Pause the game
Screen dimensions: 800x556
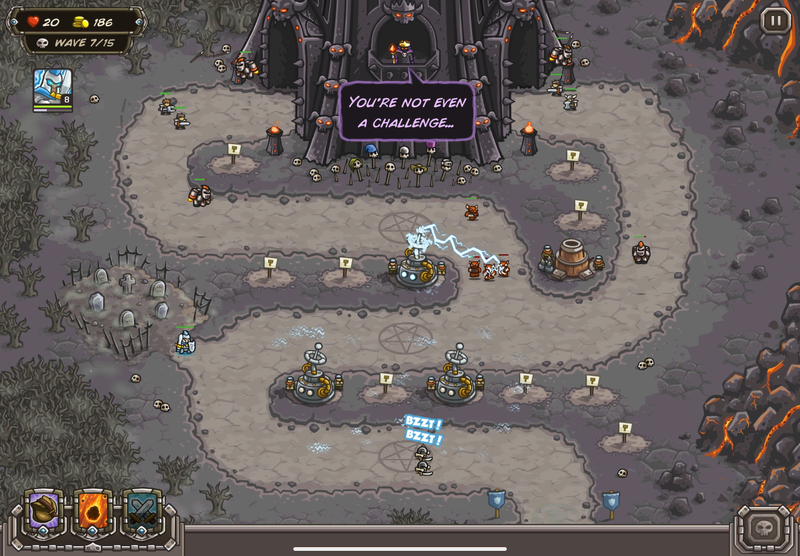pos(774,19)
